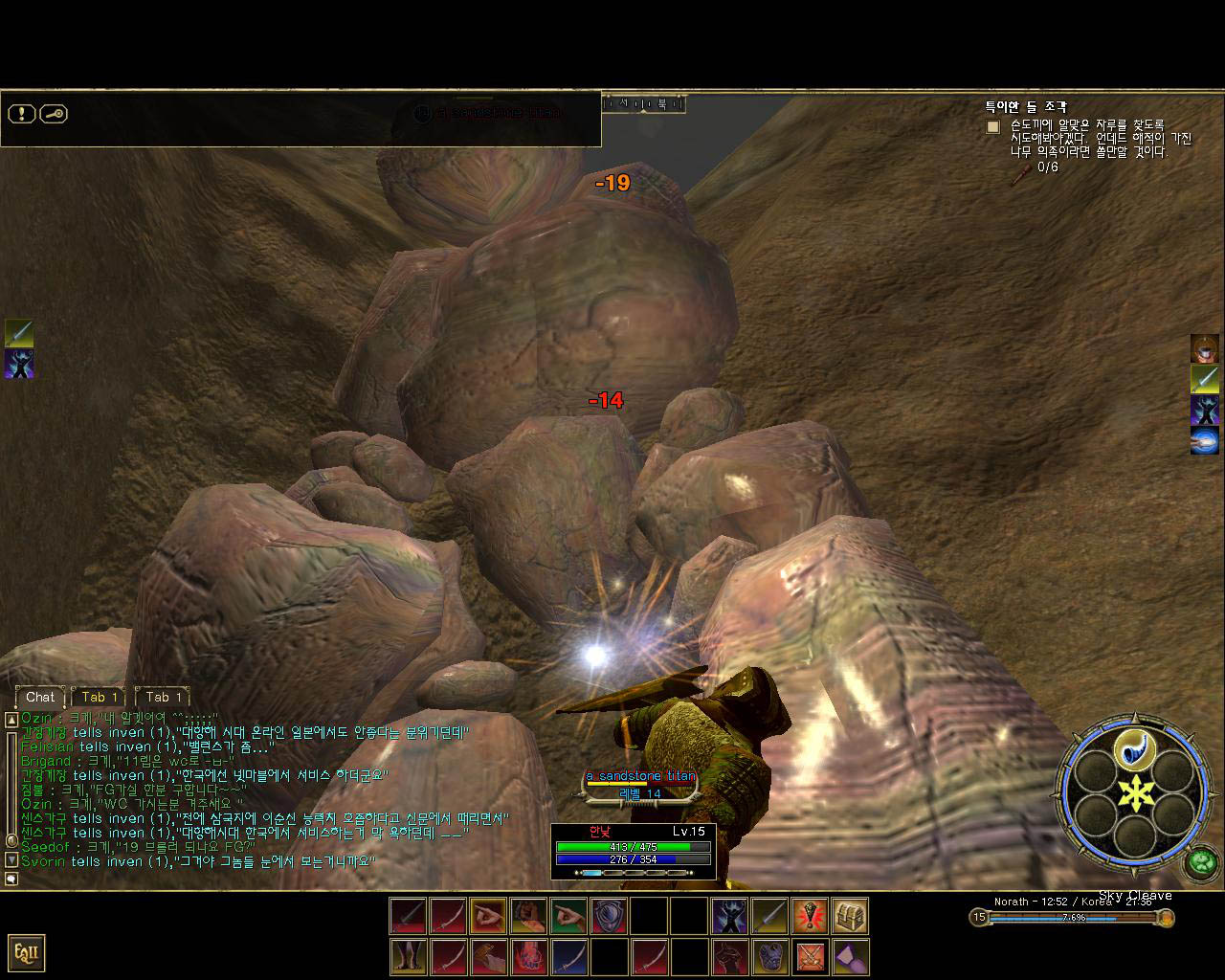Use the red exclamation mace ability
This screenshot has width=1225, height=980.
click(810, 916)
